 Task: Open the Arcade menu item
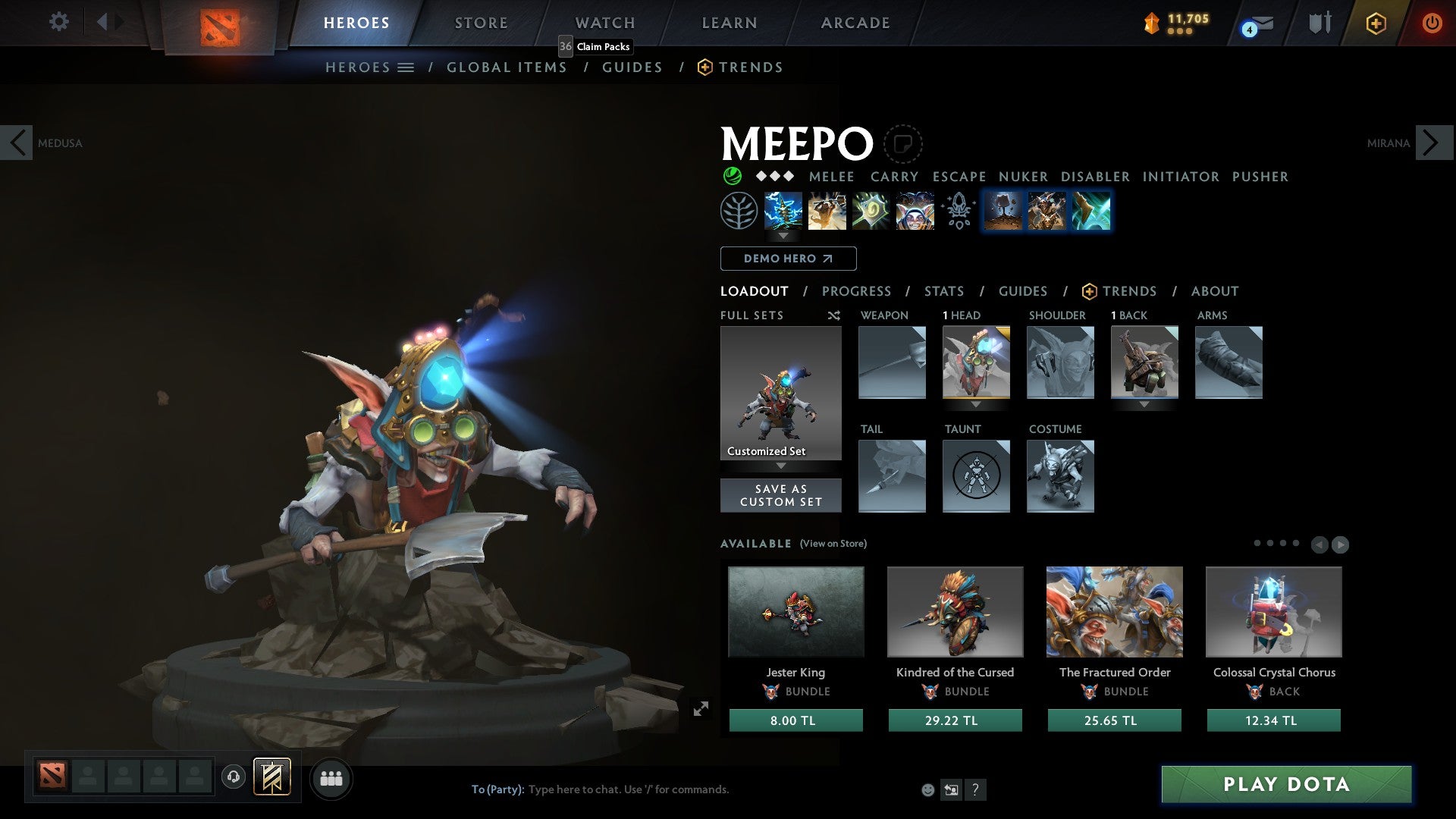(855, 23)
